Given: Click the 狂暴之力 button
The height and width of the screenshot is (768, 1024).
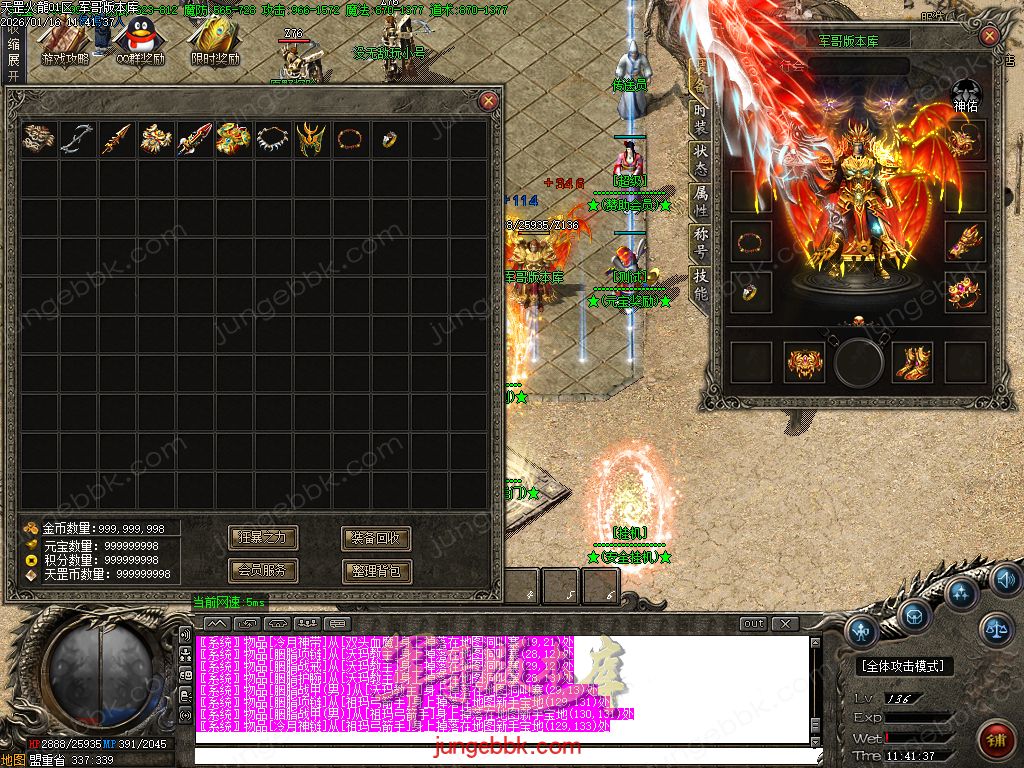Looking at the screenshot, I should click(263, 538).
